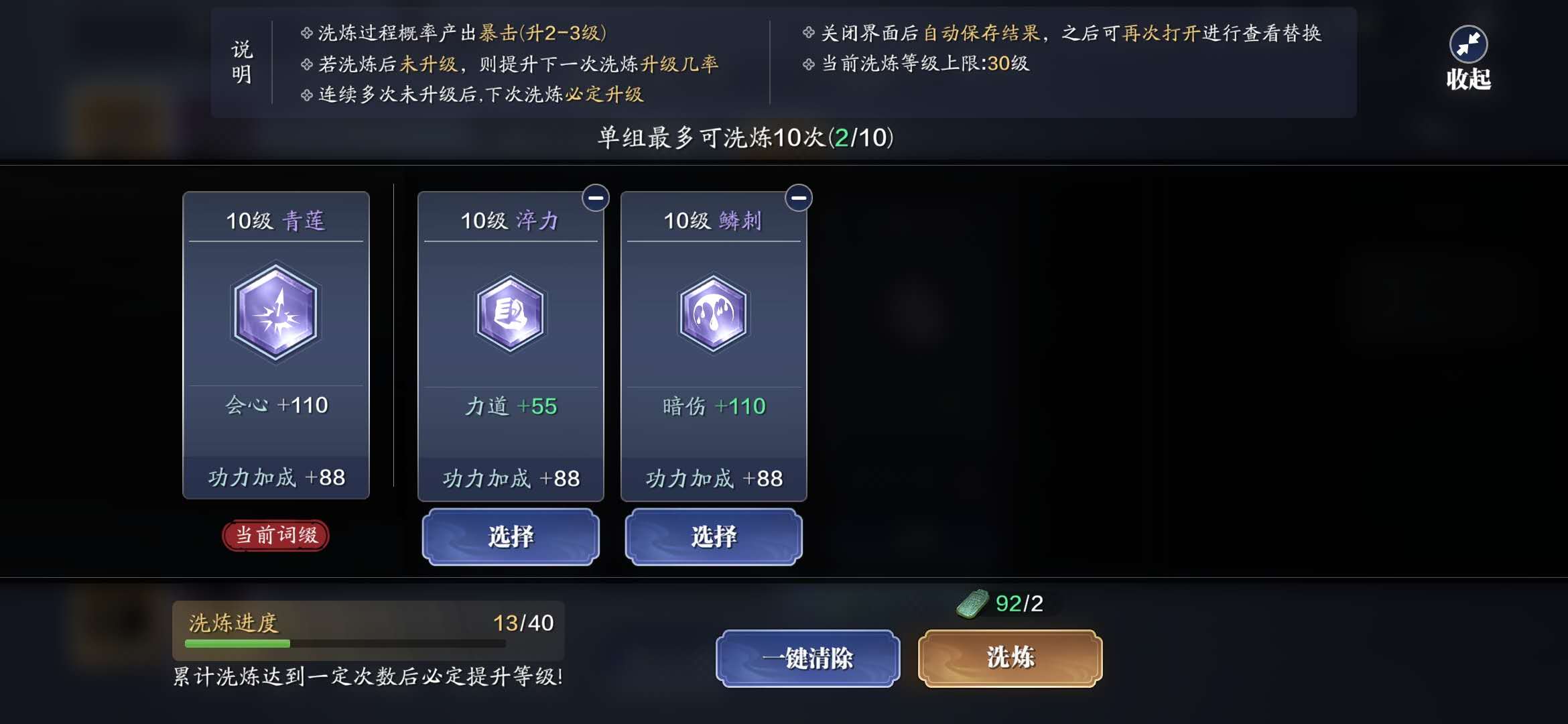The width and height of the screenshot is (1568, 724).
Task: Click the 淬力 fist gem icon
Action: point(511,314)
